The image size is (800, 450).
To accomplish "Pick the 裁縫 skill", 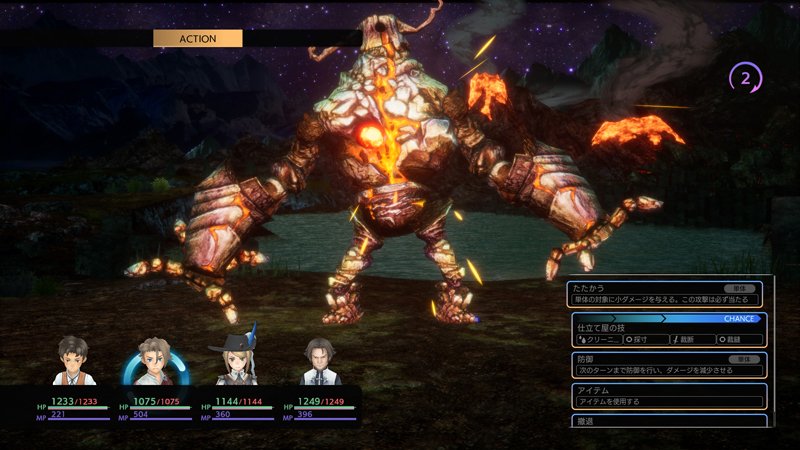I will coord(739,340).
